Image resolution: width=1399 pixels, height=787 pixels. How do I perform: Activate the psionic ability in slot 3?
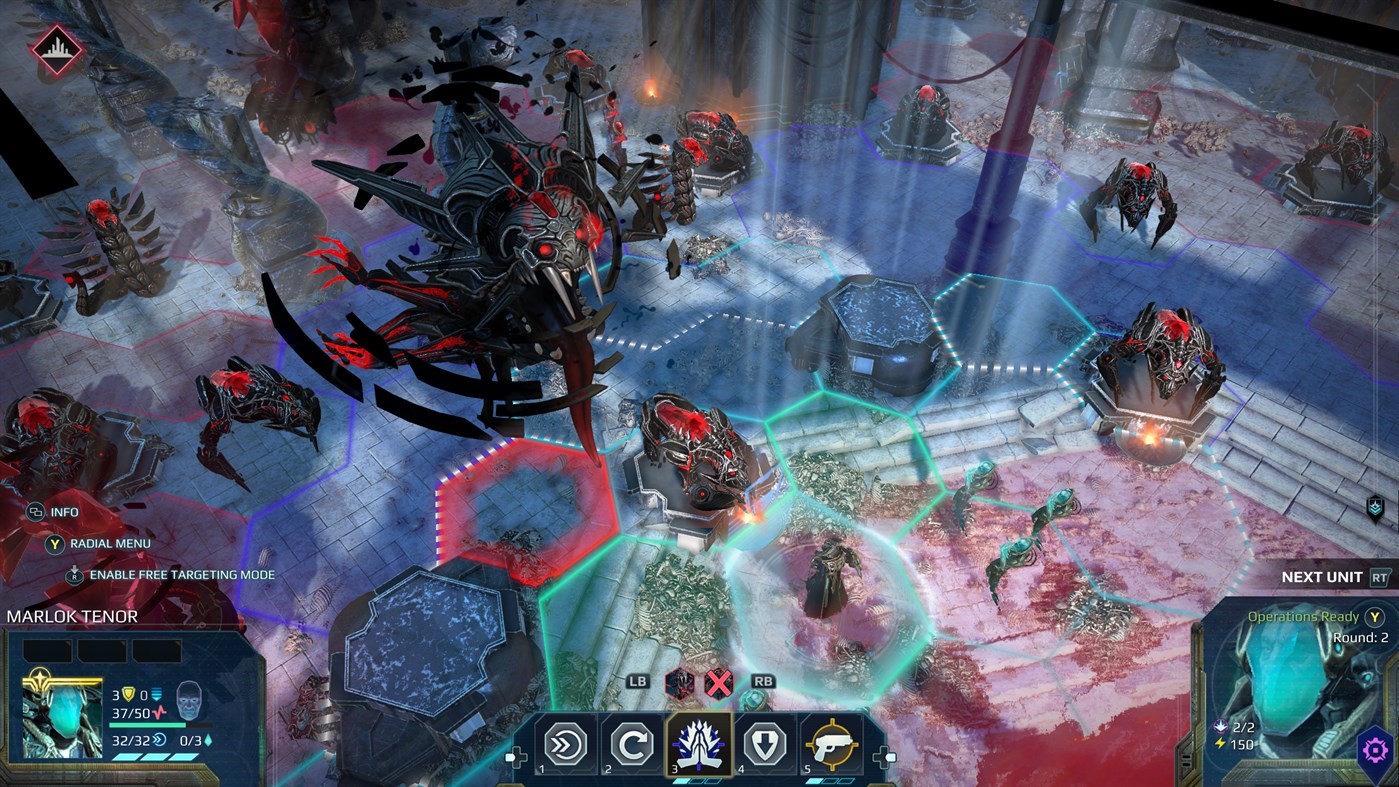click(x=700, y=743)
